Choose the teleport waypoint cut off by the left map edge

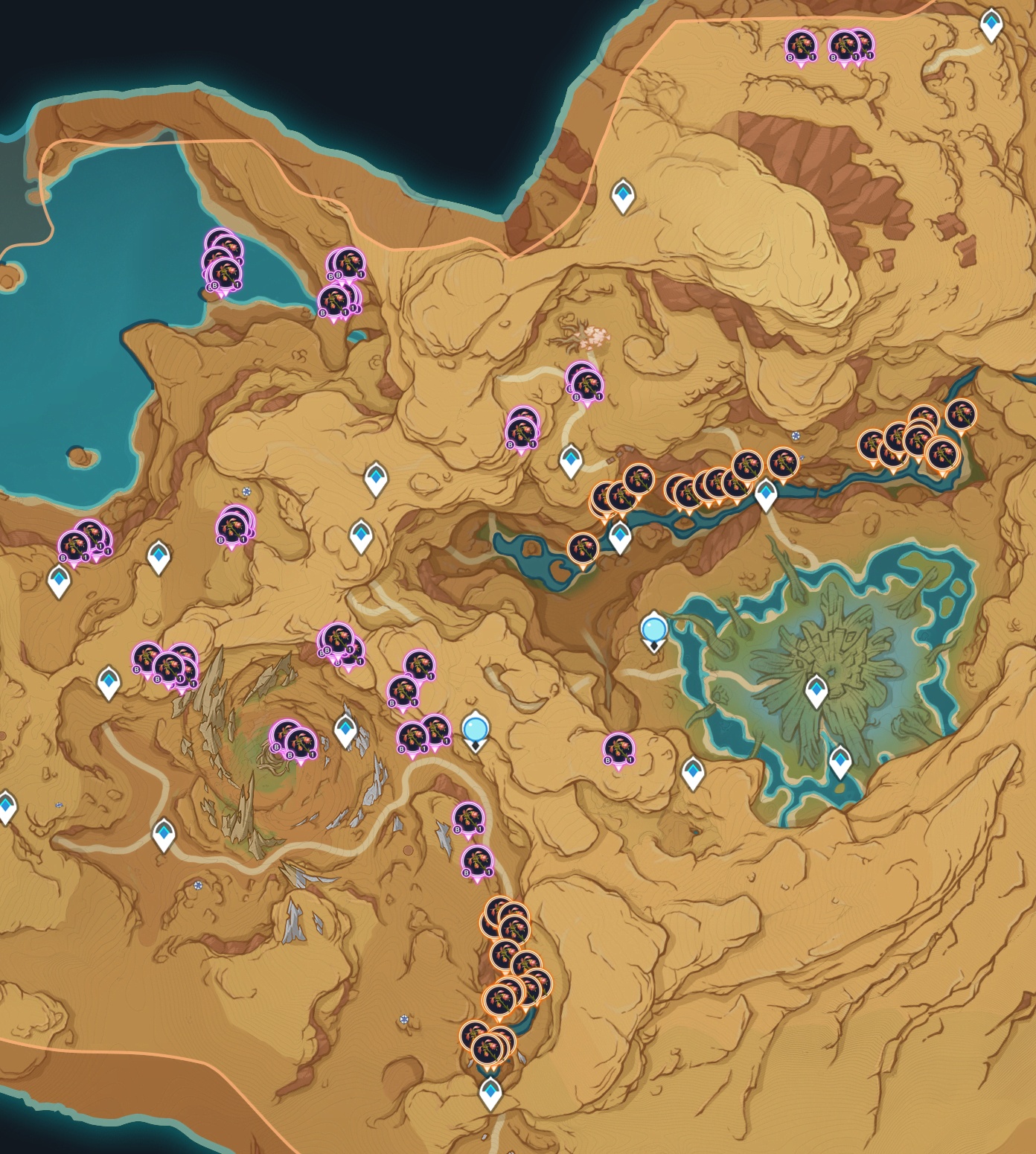6,806
